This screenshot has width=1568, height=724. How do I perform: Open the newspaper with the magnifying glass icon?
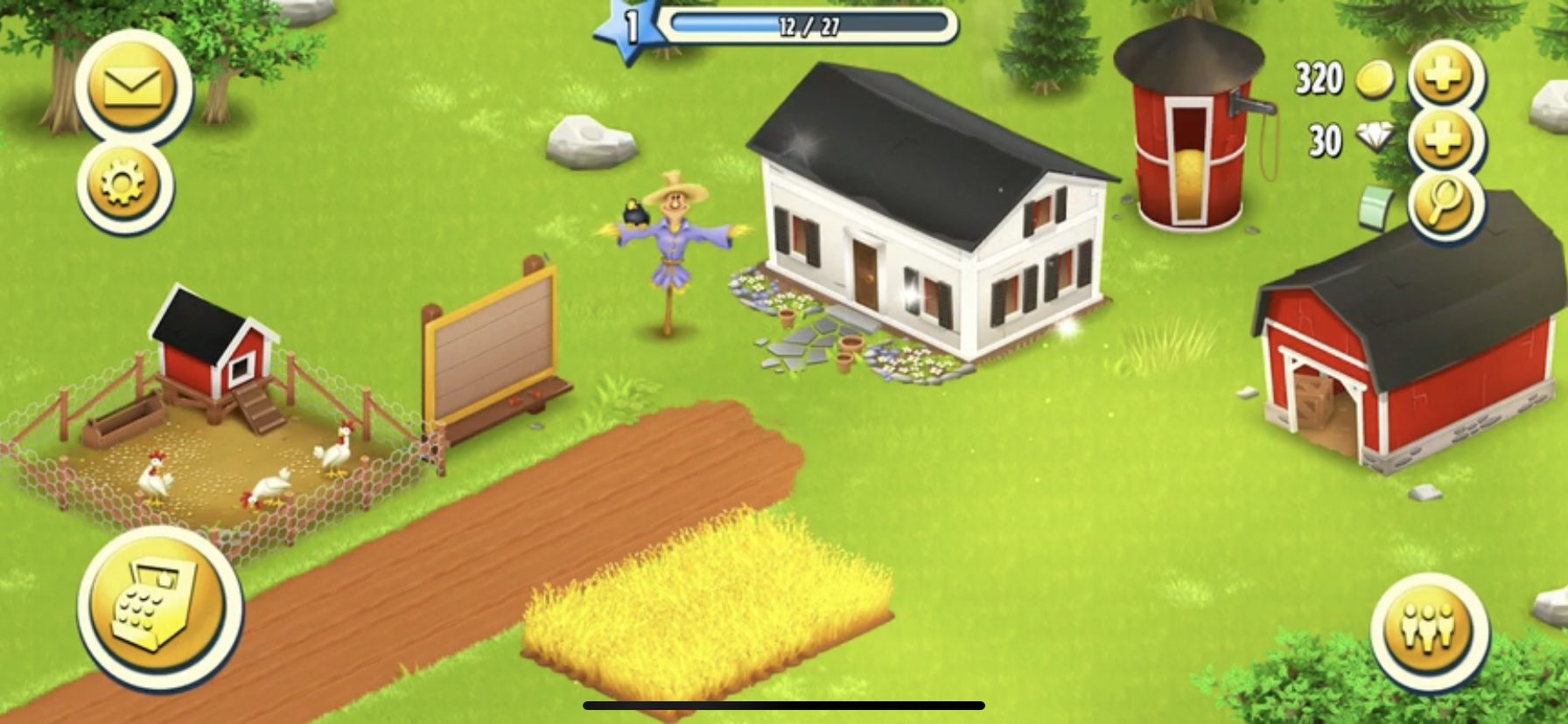1443,205
